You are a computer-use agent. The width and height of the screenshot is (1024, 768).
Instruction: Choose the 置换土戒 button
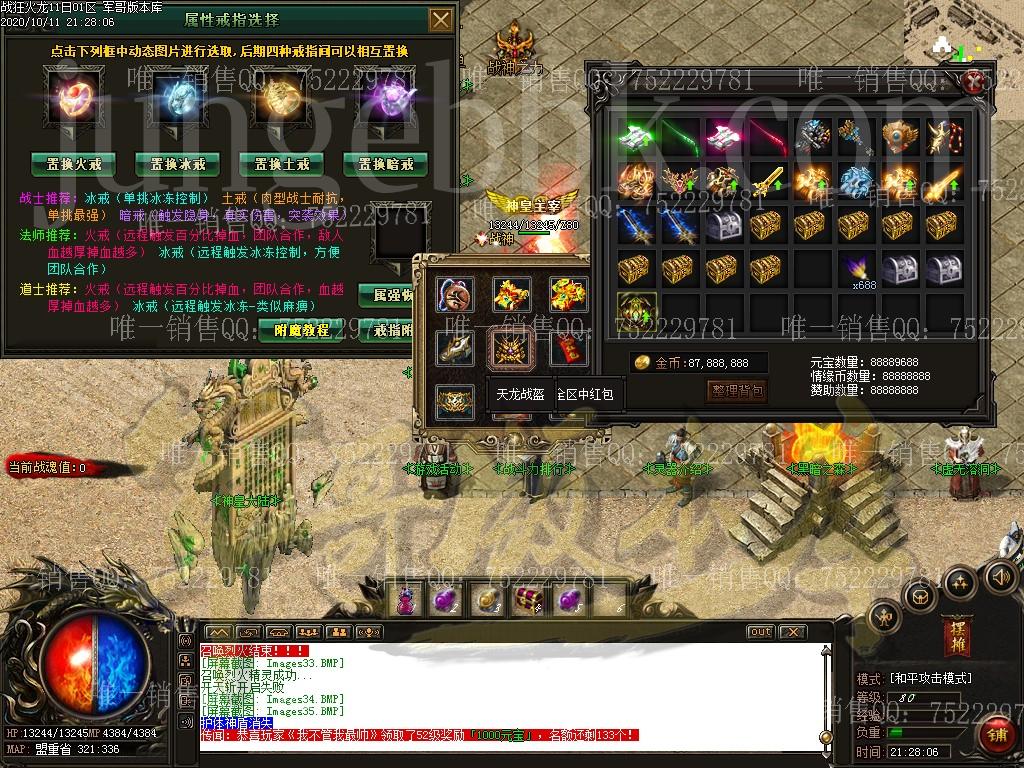pos(281,164)
